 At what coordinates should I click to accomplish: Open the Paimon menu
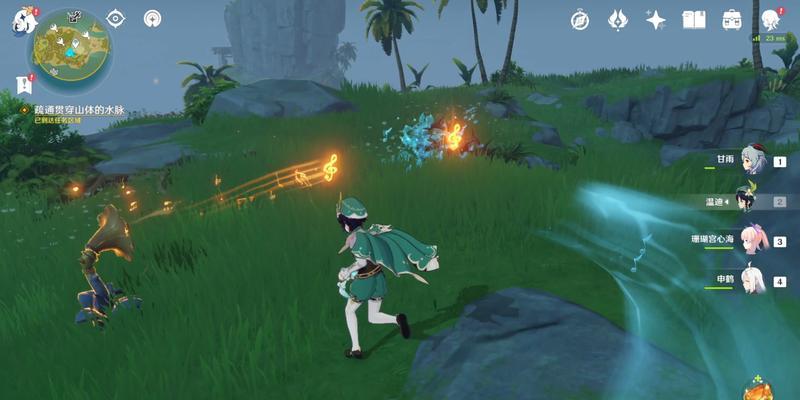pyautogui.click(x=24, y=22)
